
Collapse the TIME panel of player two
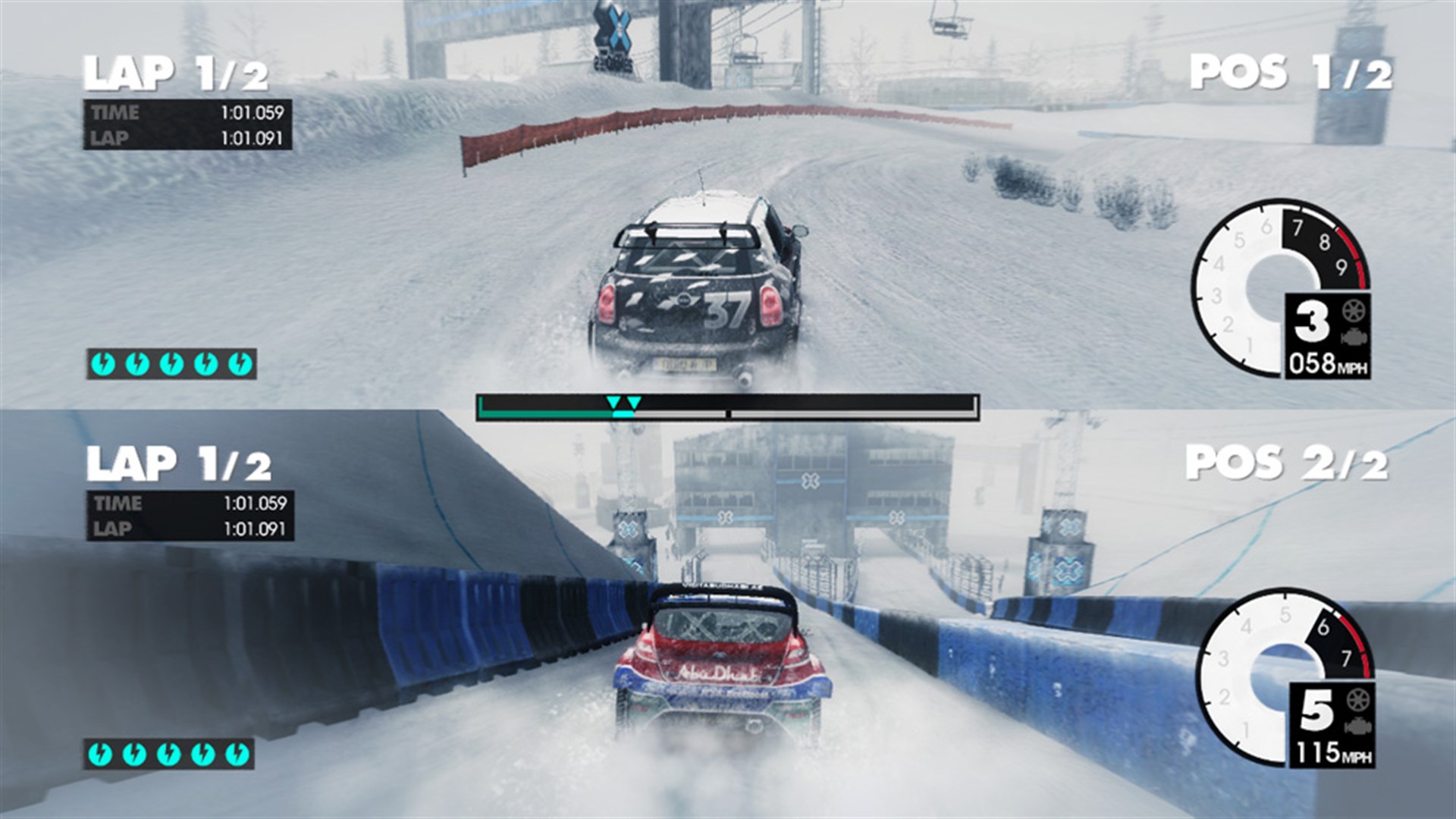click(x=186, y=504)
